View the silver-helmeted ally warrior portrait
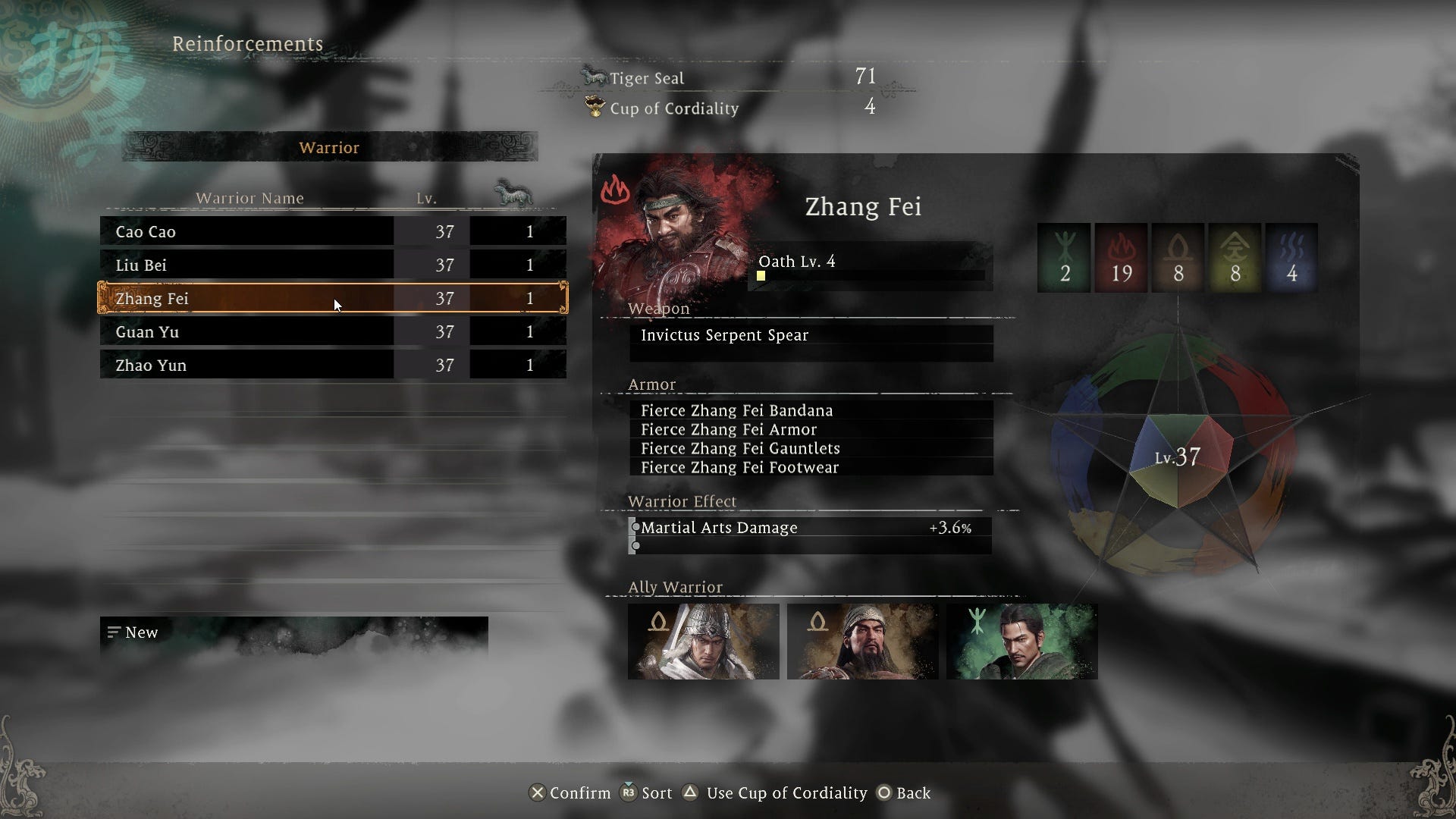Screen dimensions: 1456x819 tap(703, 642)
